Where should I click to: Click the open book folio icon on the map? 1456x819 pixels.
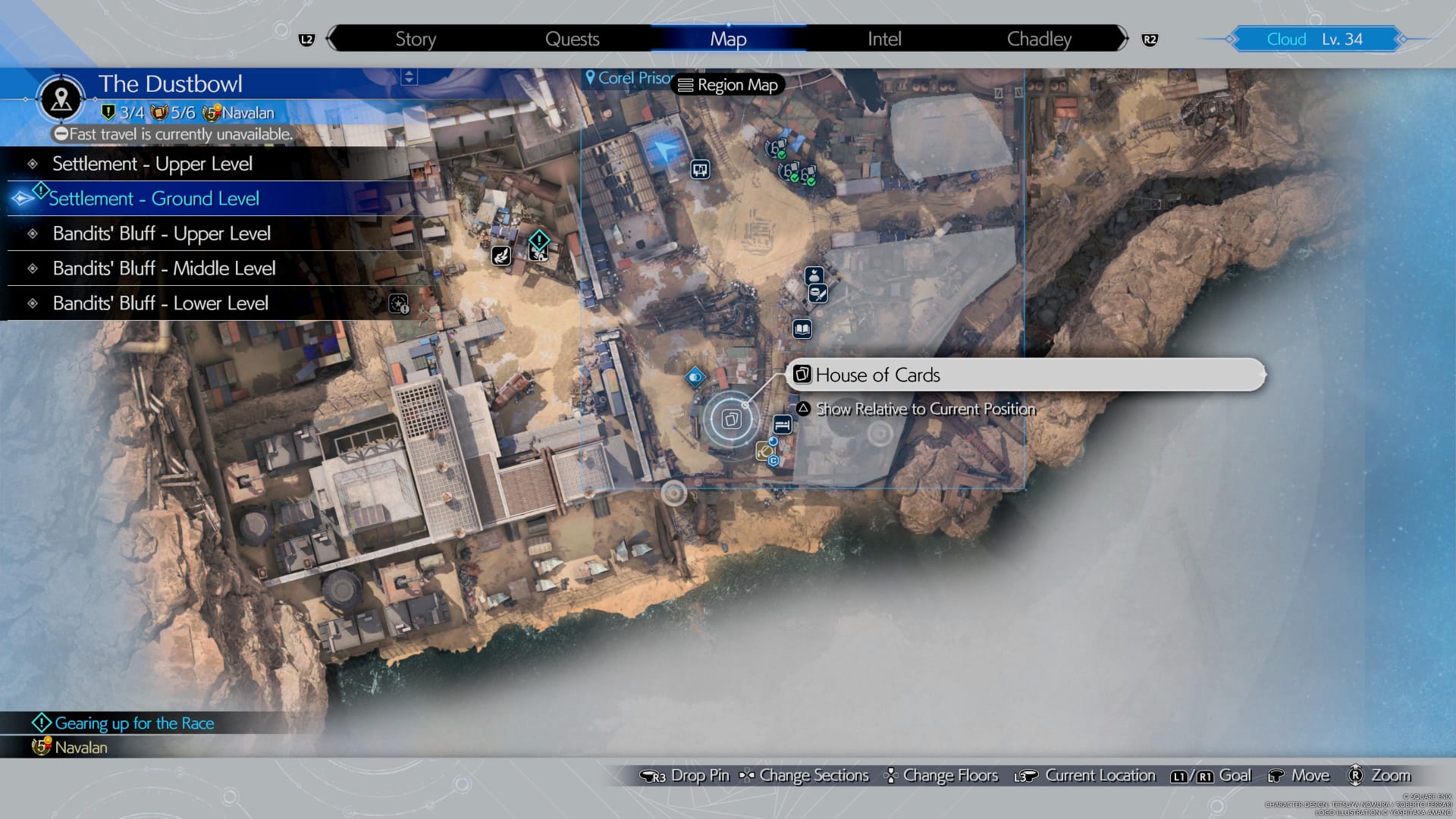(x=801, y=330)
